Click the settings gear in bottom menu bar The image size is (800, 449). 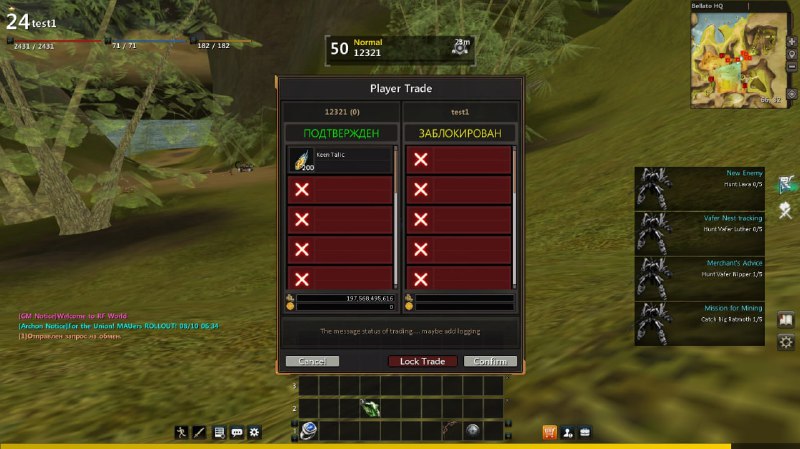[x=255, y=432]
